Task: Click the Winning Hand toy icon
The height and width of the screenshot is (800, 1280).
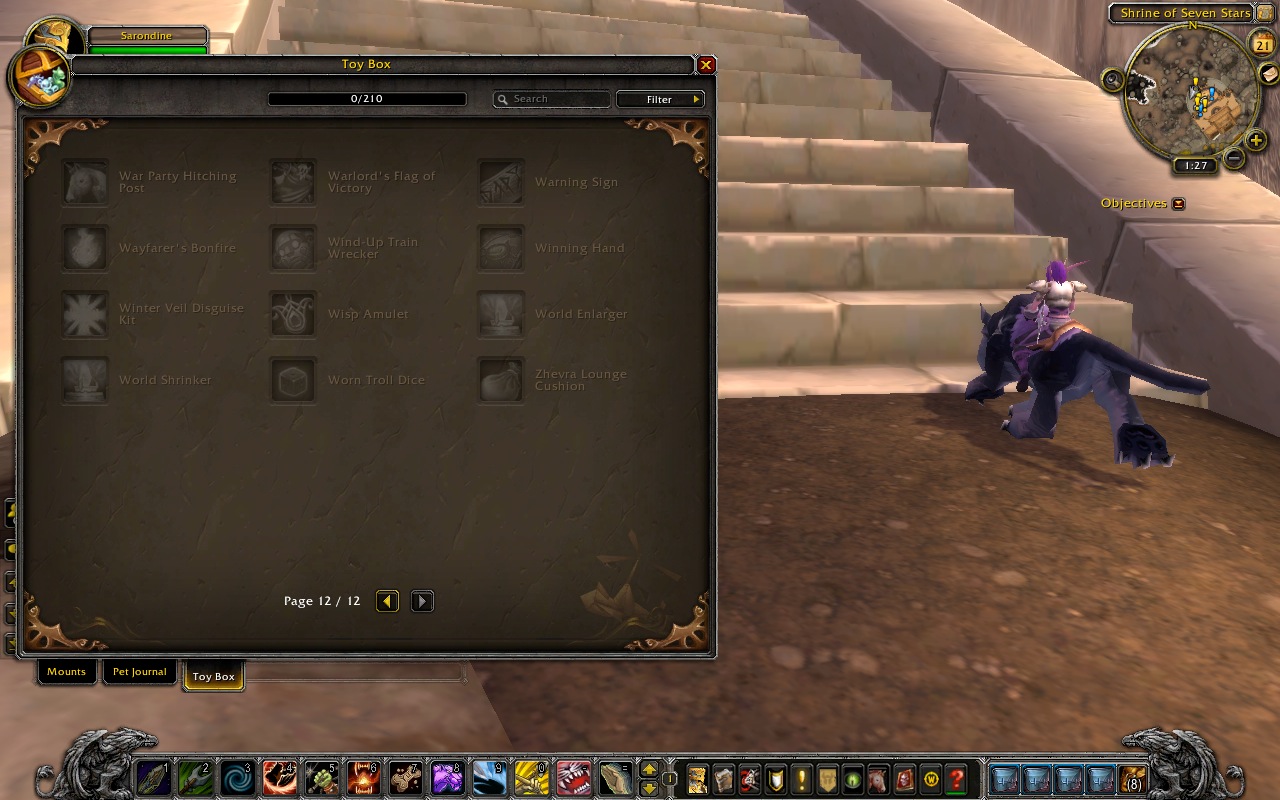Action: [x=501, y=249]
